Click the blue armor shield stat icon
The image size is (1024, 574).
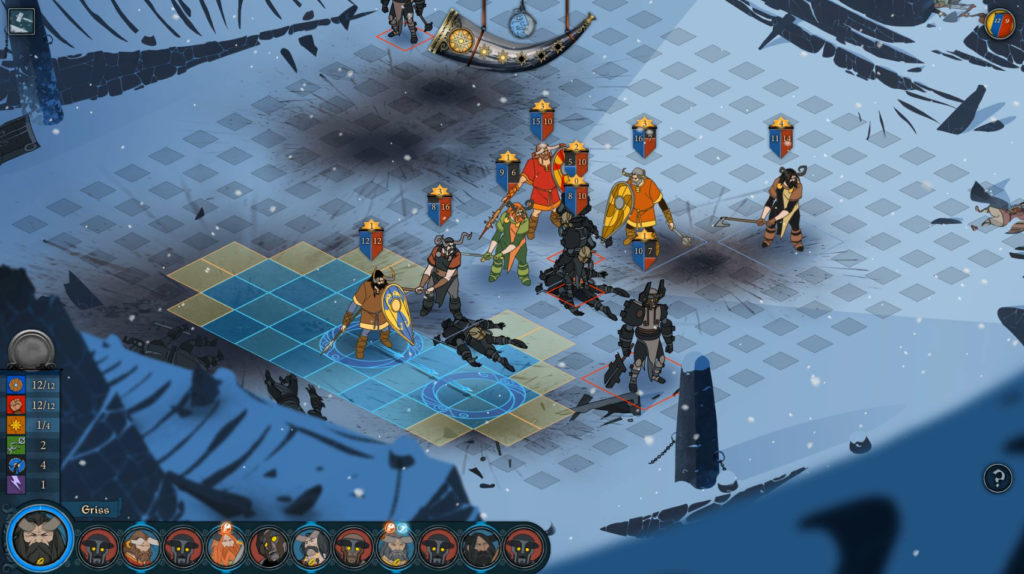[16, 385]
